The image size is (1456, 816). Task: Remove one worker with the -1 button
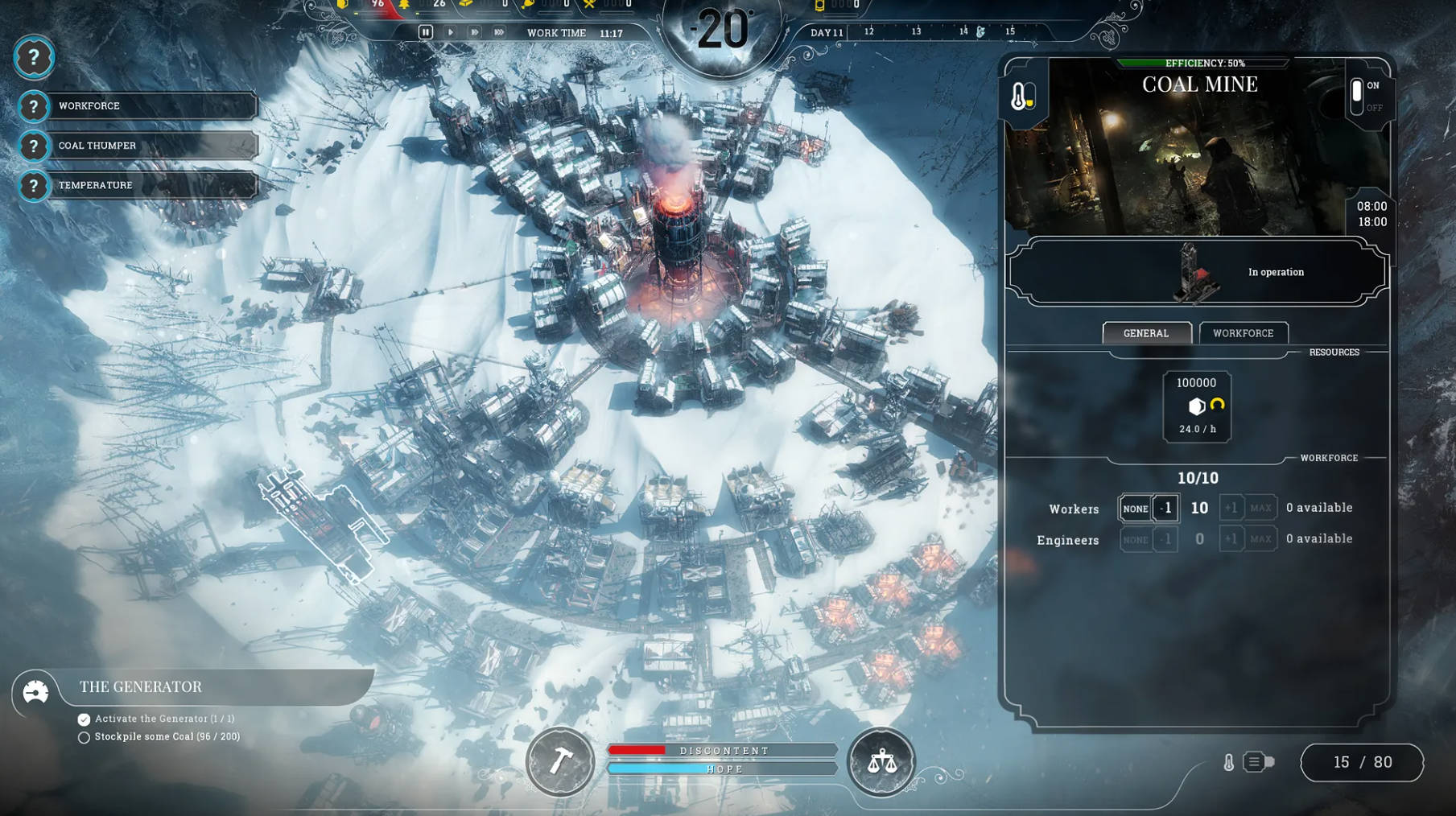tap(1165, 508)
